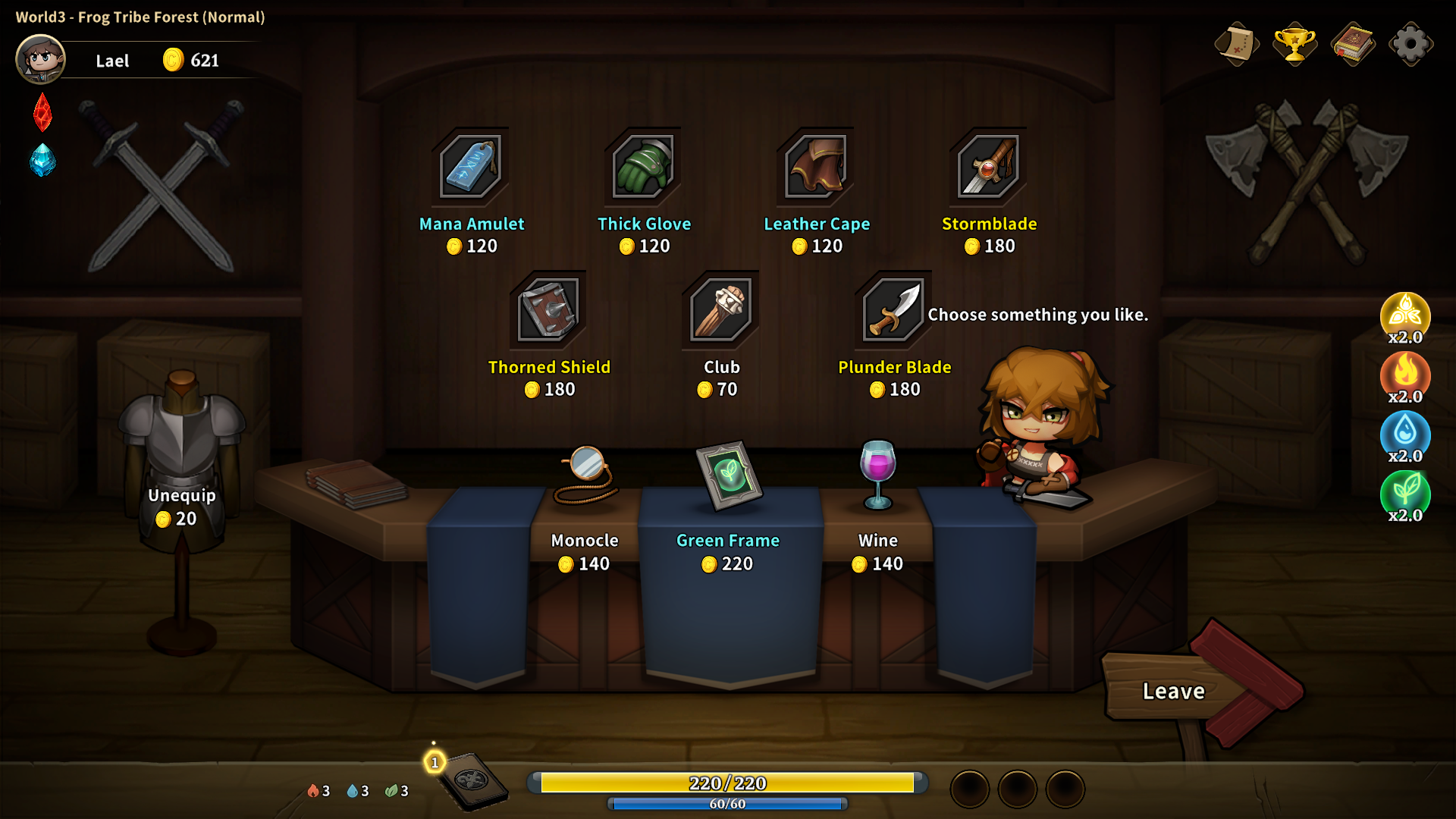
Task: Open the treasure map icon
Action: click(x=1236, y=44)
